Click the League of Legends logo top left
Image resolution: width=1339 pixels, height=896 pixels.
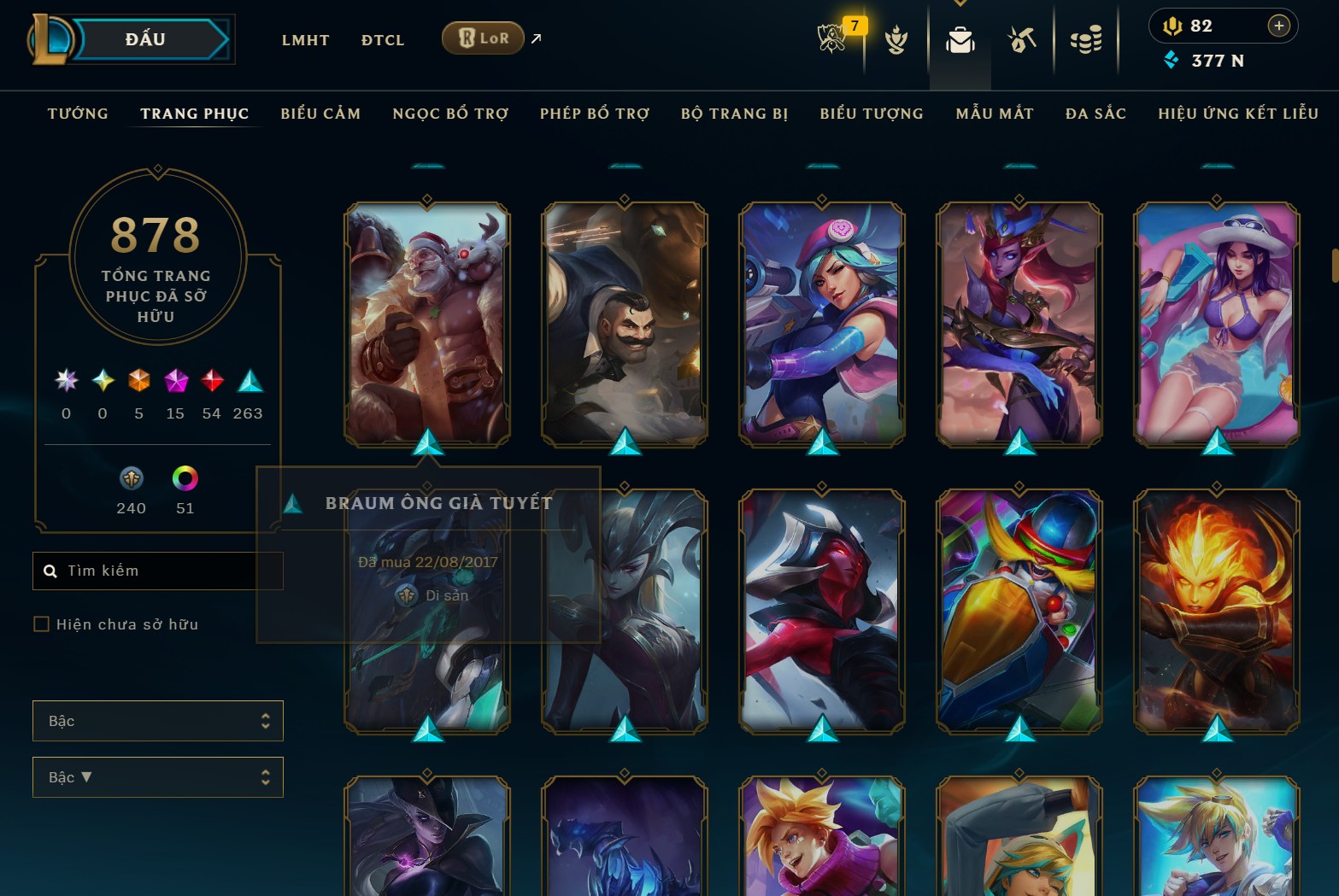50,38
